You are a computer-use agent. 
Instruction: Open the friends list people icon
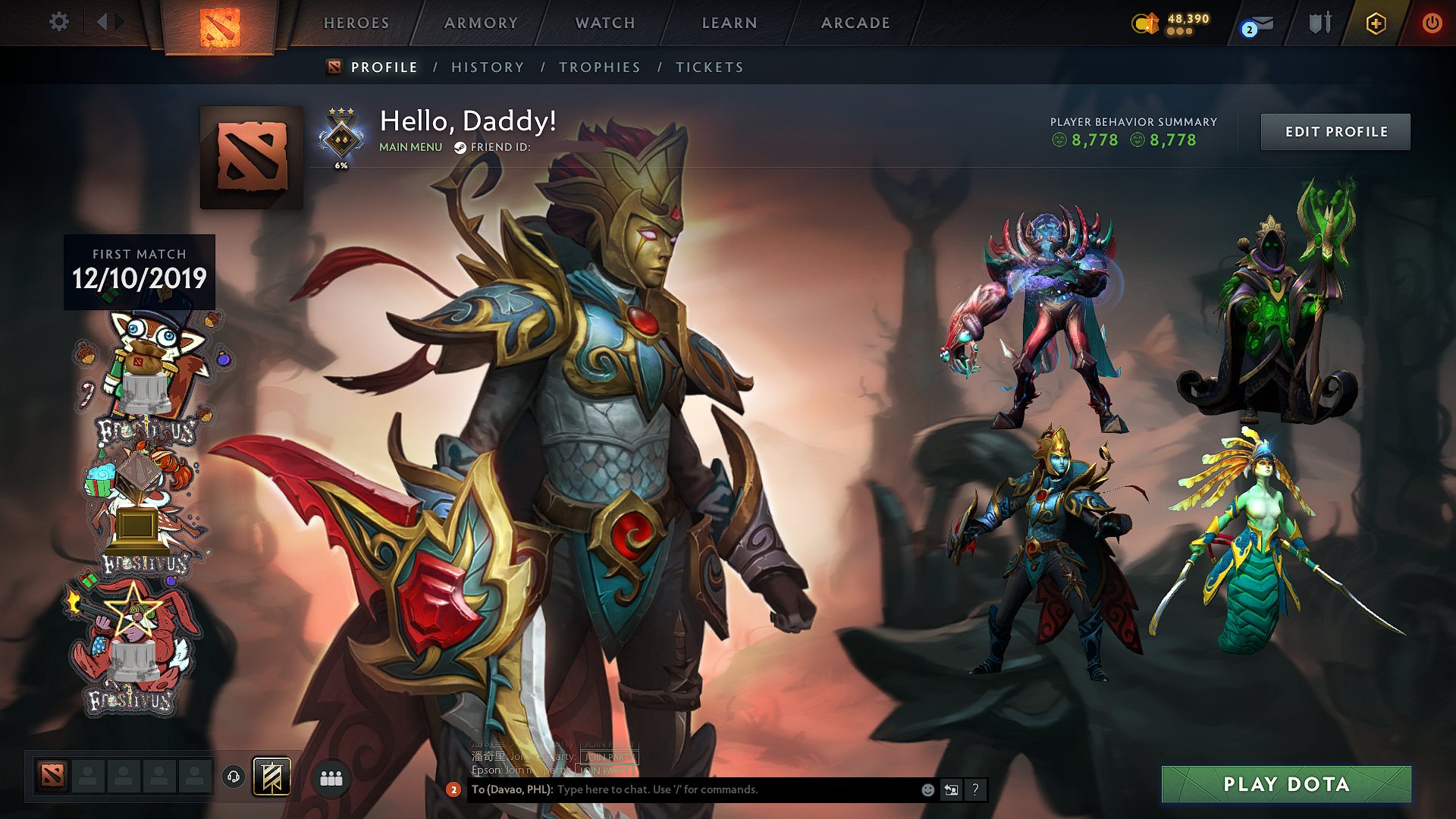pos(331,776)
